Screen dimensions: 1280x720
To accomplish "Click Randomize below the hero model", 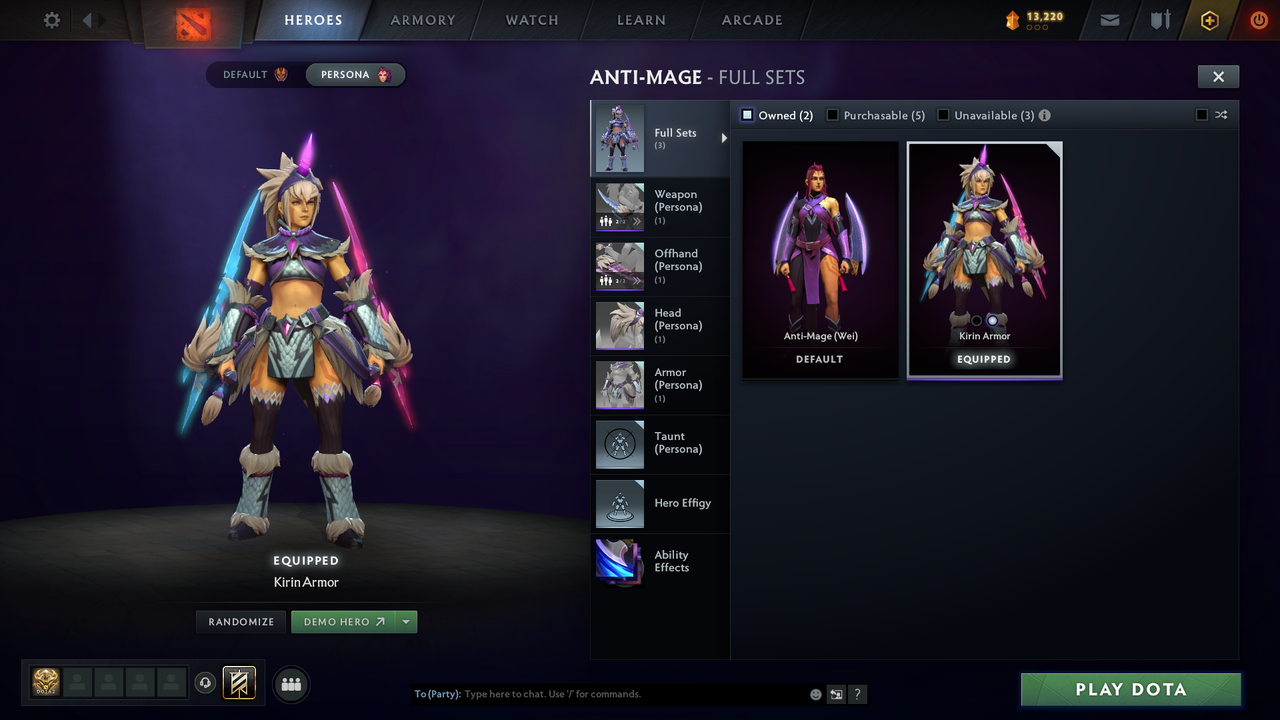I will 240,621.
